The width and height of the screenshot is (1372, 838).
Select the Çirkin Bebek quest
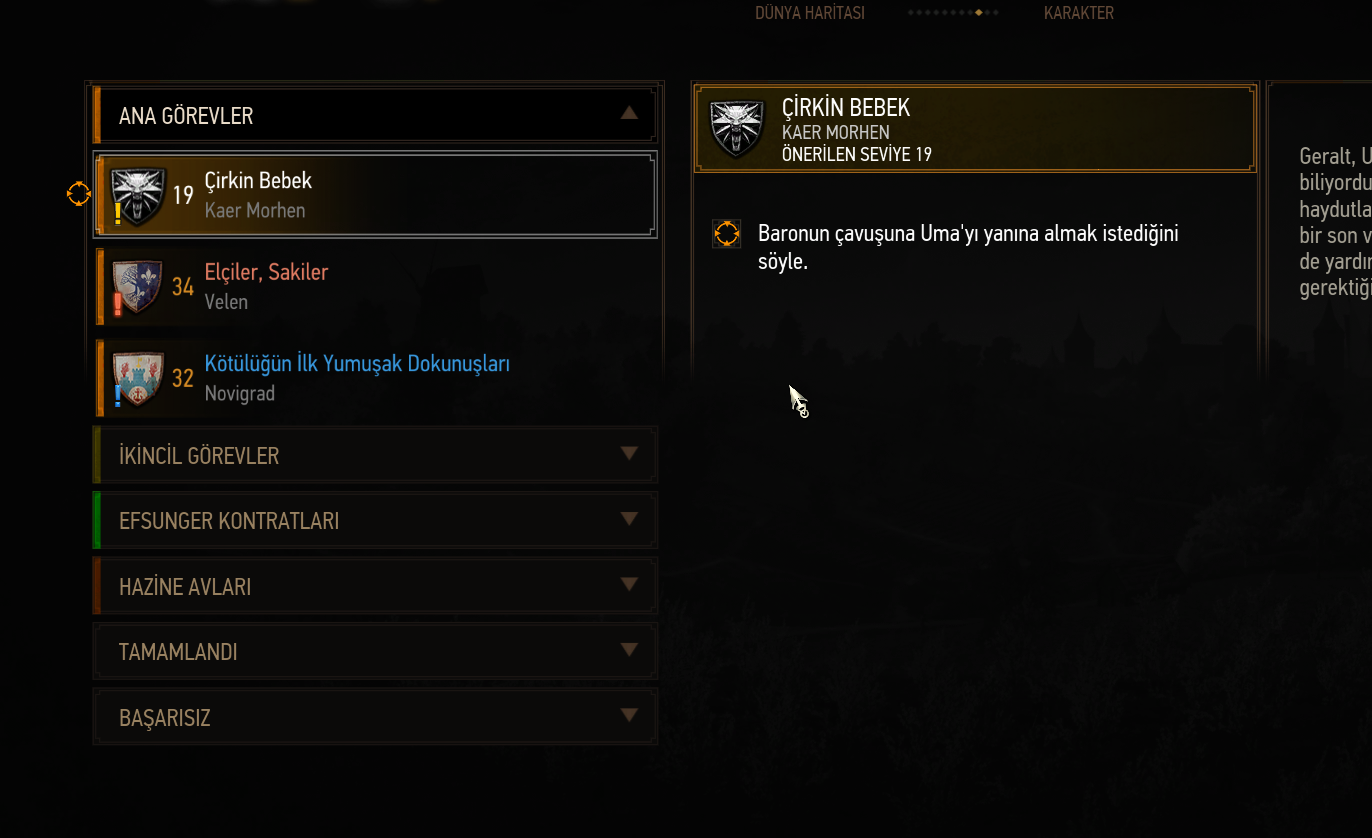coord(375,194)
